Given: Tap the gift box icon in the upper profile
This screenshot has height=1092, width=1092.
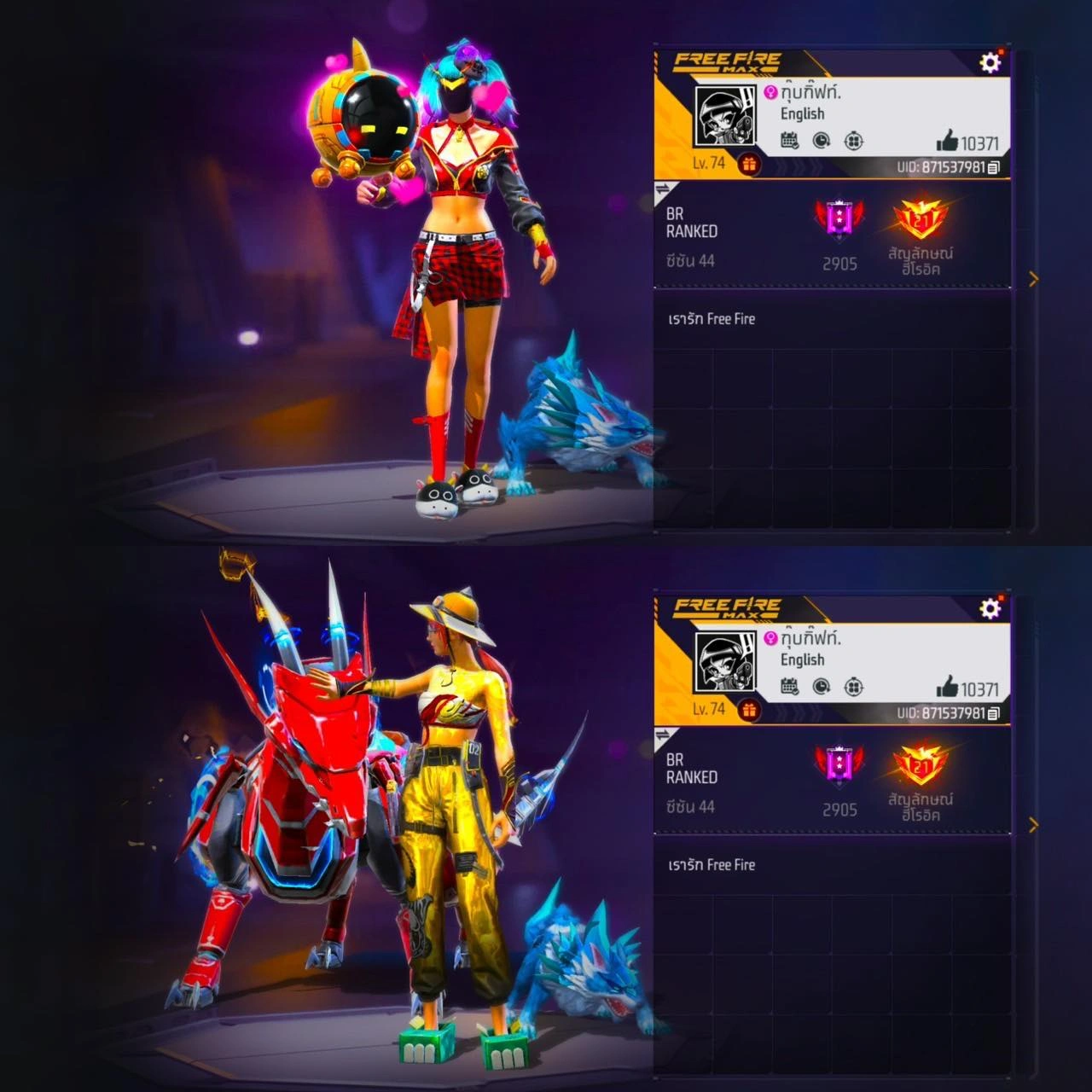Looking at the screenshot, I should tap(749, 164).
